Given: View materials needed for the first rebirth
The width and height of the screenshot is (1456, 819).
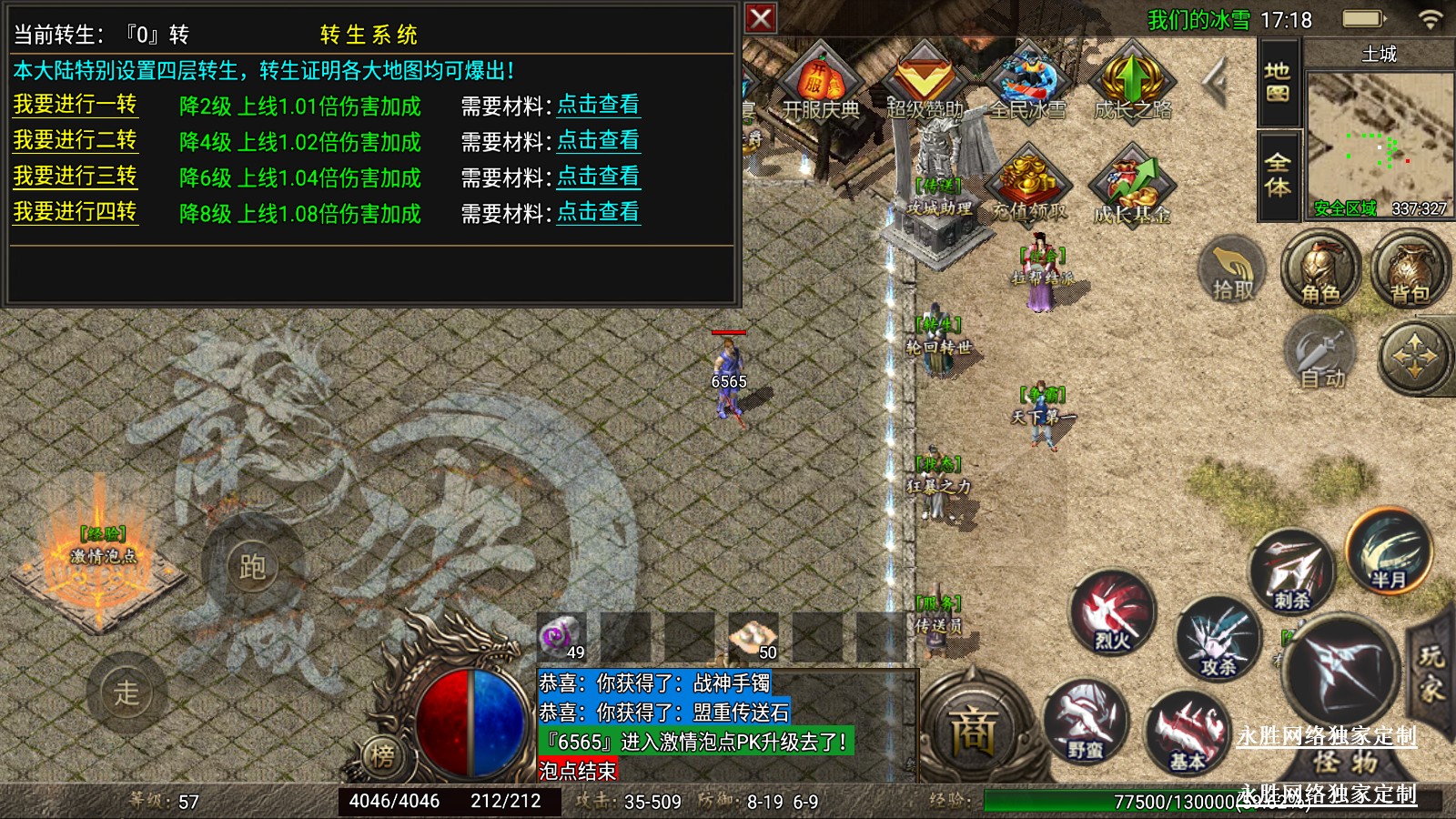Looking at the screenshot, I should (598, 105).
